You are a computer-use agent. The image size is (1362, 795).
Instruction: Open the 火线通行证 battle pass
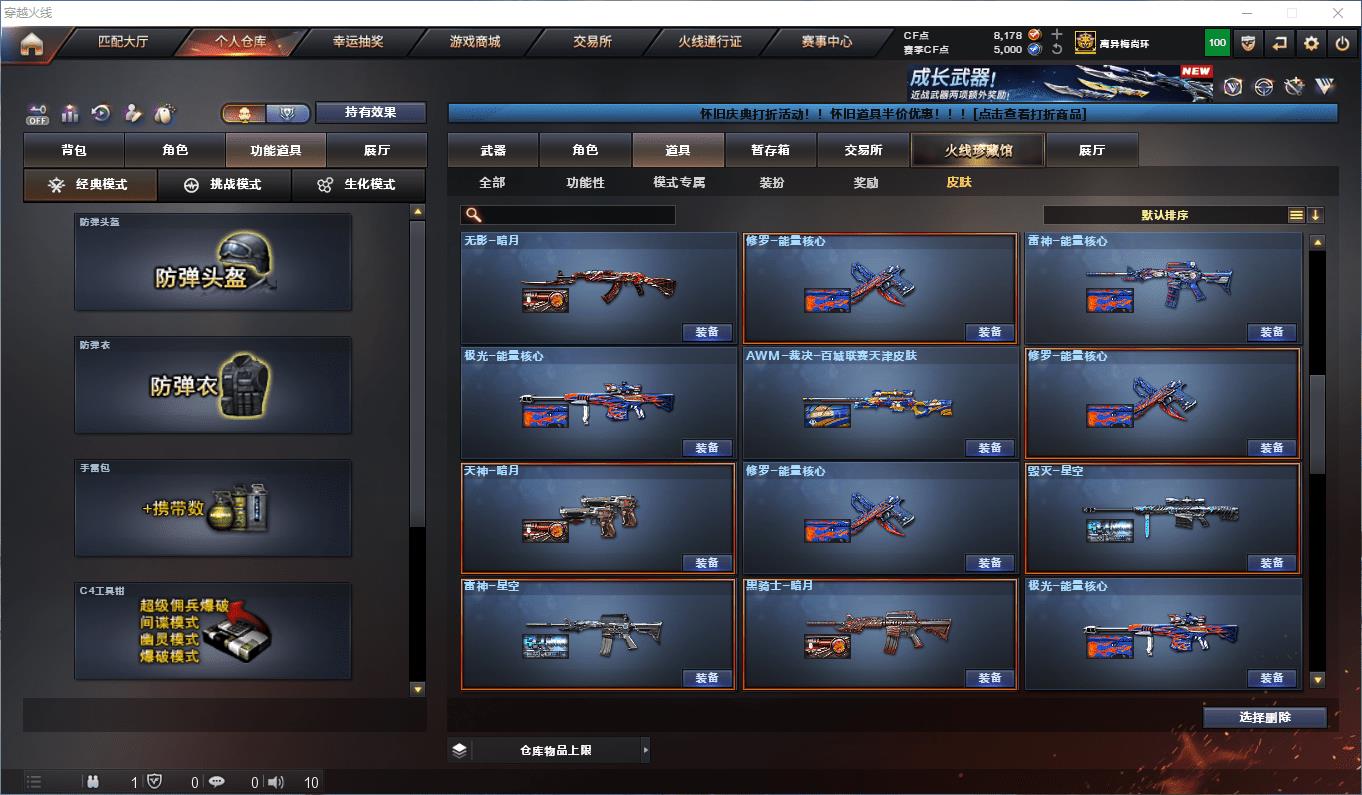click(709, 42)
